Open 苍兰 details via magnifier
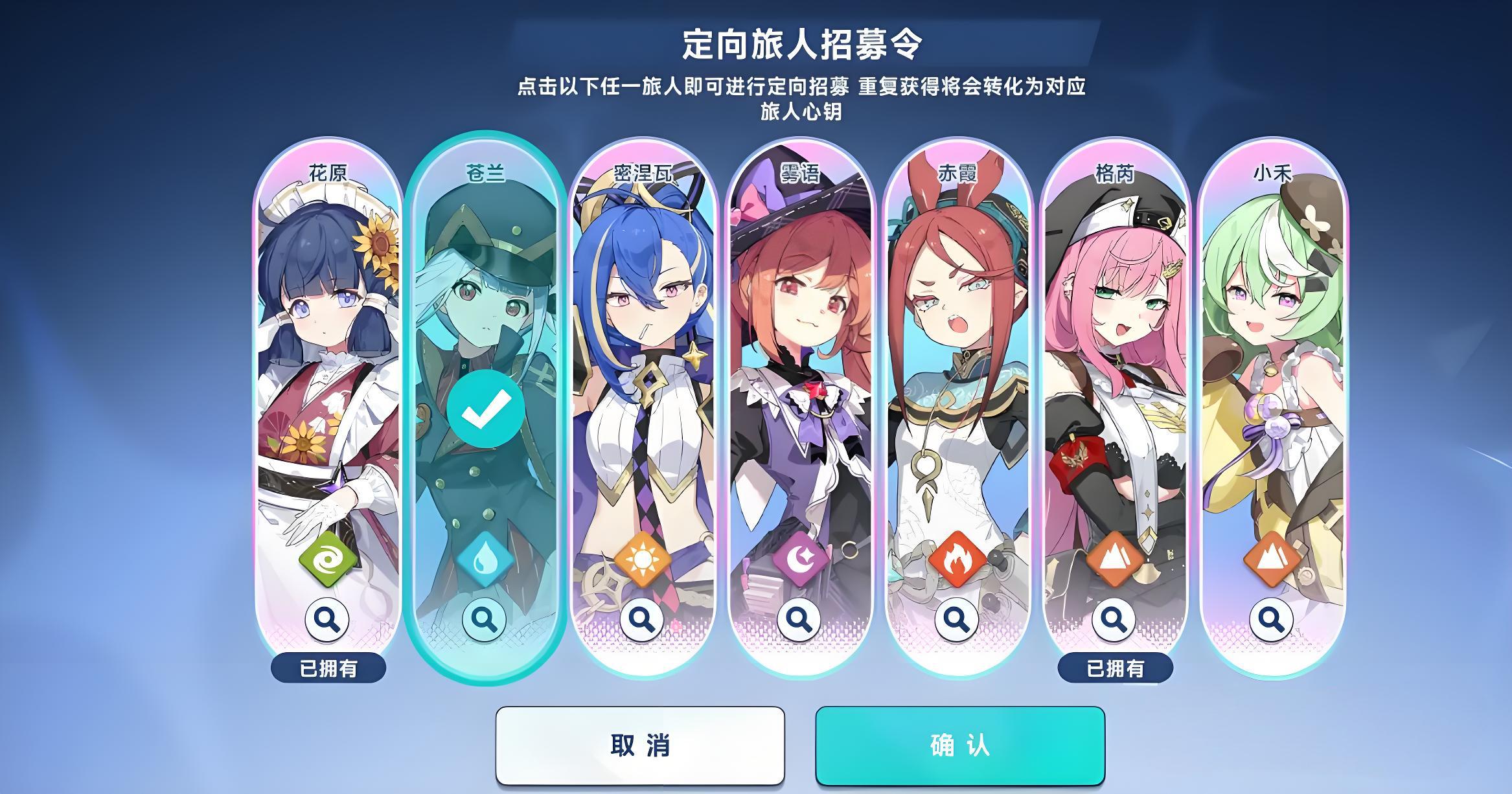This screenshot has height=794, width=1512. coord(485,620)
